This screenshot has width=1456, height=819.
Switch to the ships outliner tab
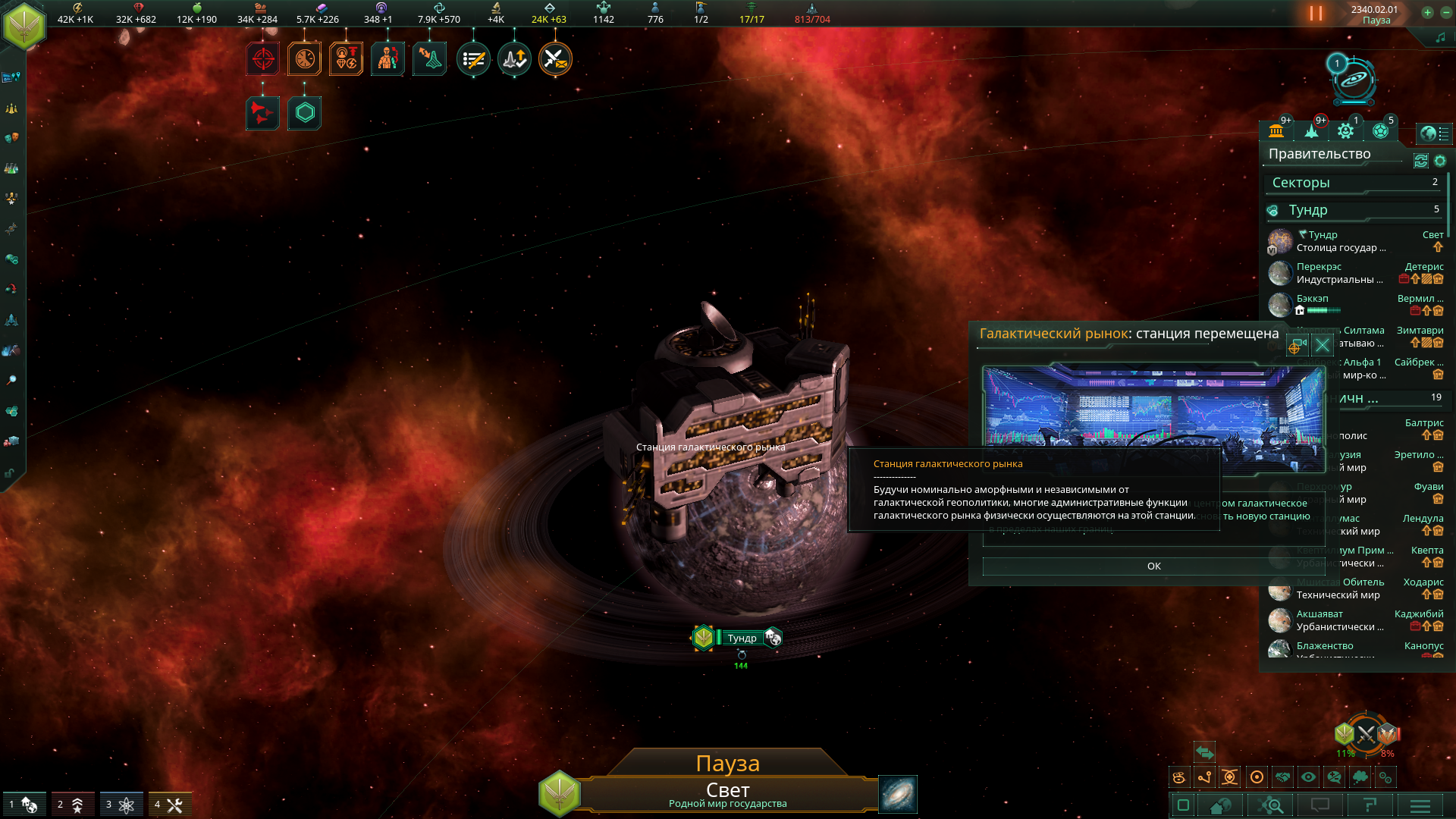pos(1312,131)
